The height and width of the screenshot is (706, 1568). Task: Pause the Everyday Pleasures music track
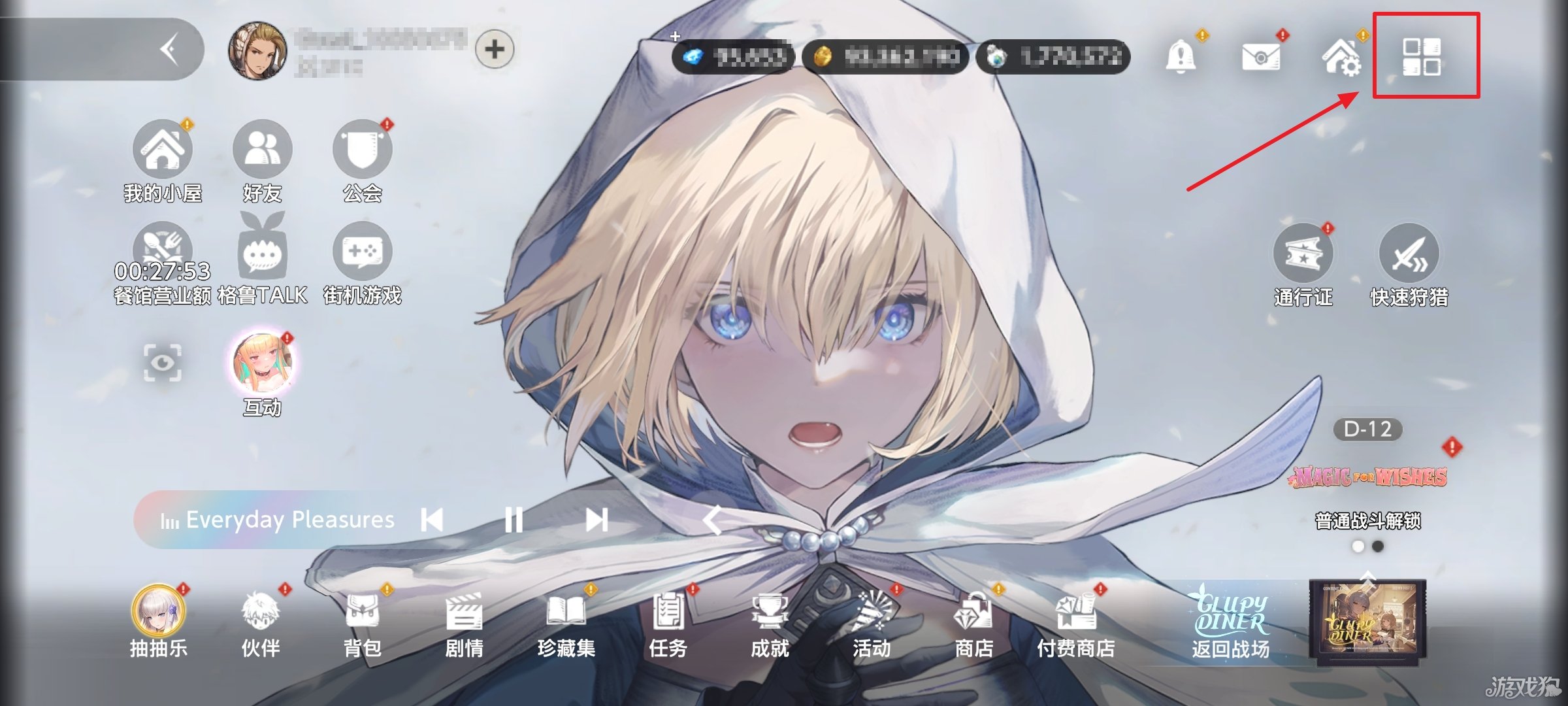(515, 520)
